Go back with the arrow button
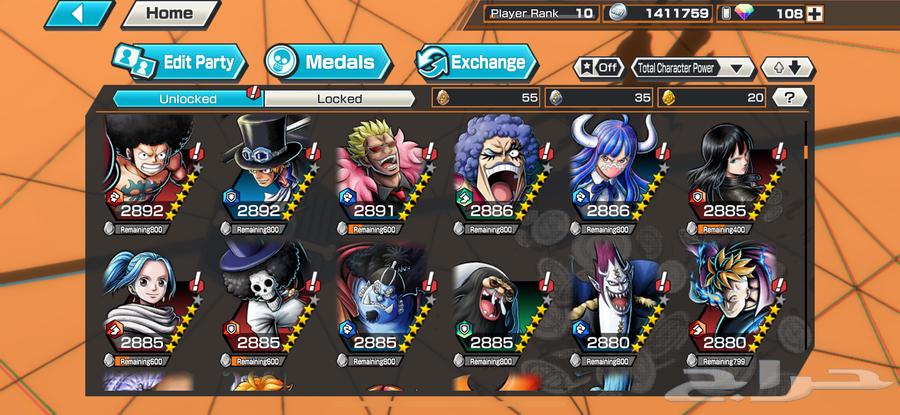 pos(78,14)
